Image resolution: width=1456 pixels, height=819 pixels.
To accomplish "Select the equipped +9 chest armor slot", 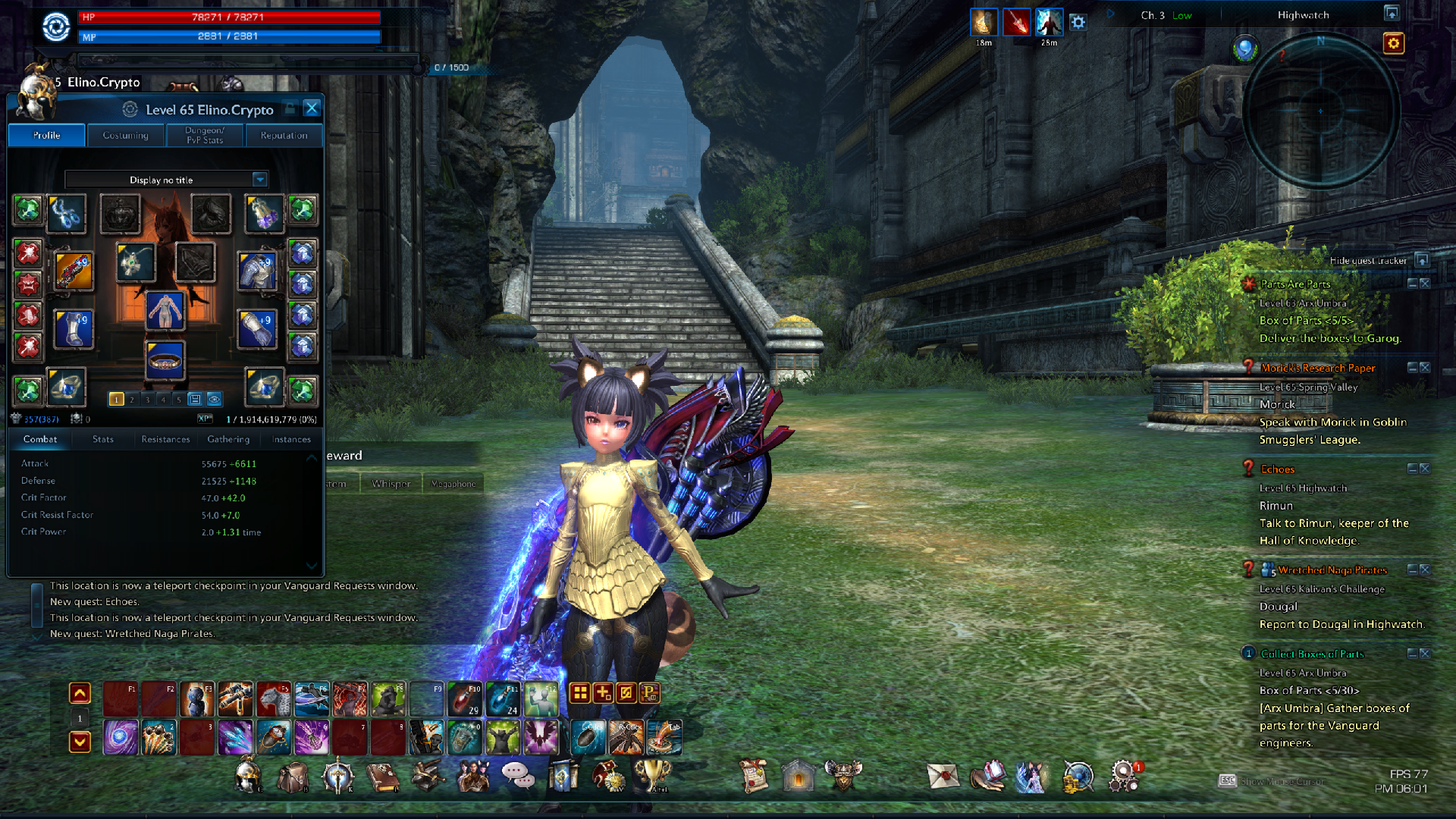I will point(257,271).
